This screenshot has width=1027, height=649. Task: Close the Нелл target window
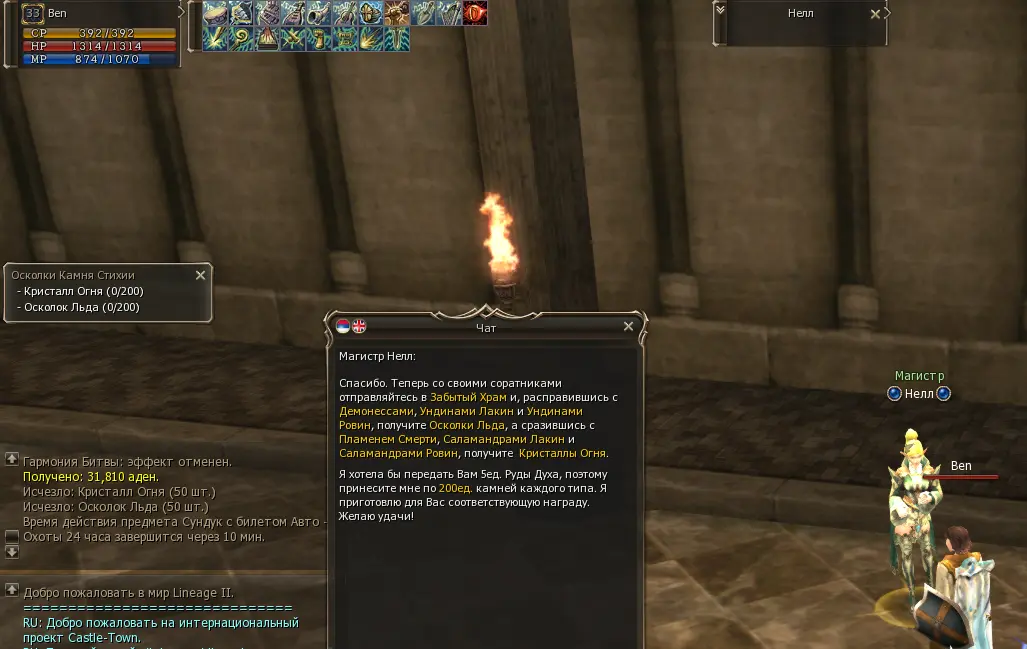(x=876, y=14)
